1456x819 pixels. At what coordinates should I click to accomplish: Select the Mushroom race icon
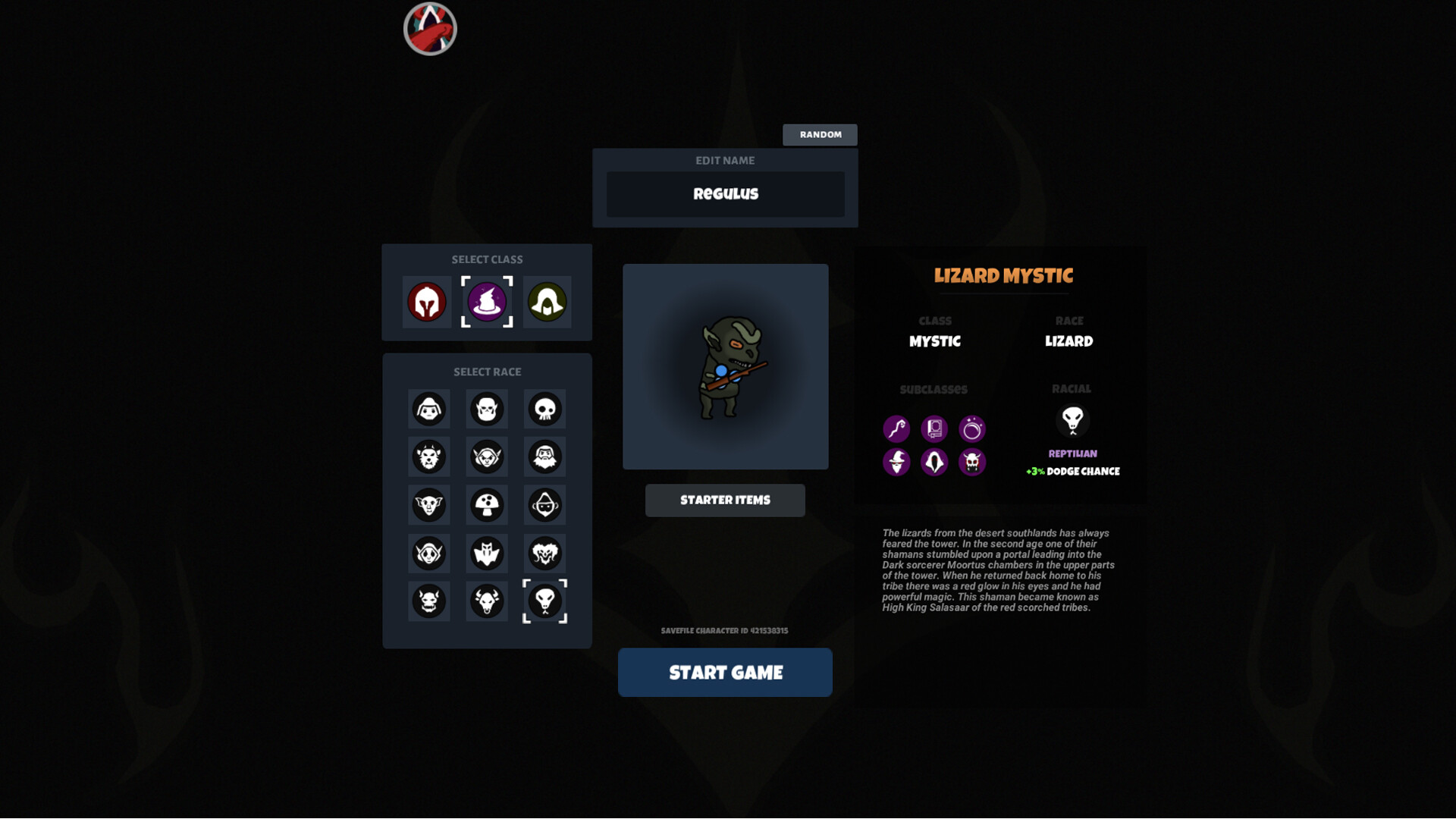pos(487,504)
